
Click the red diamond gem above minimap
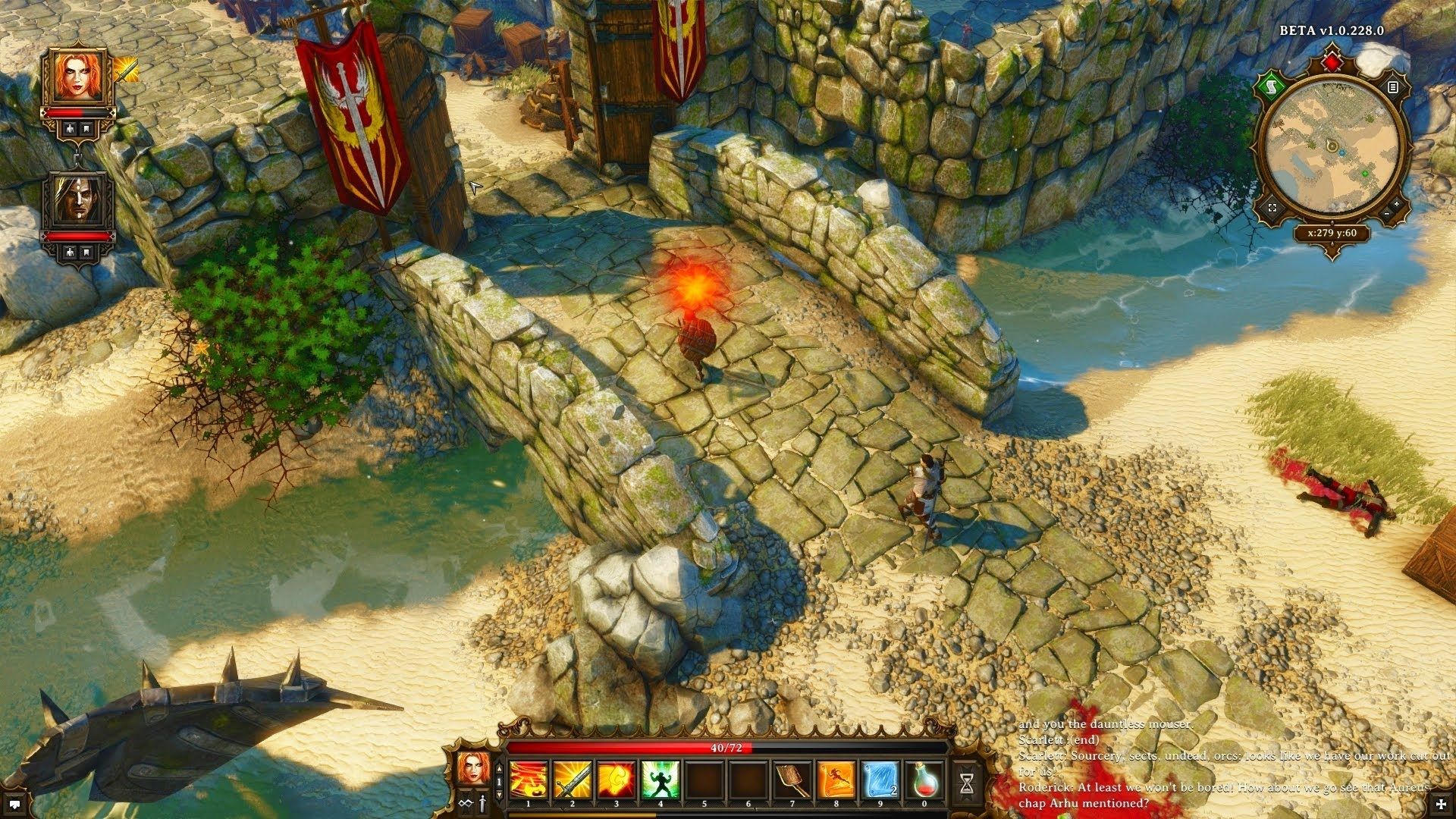pyautogui.click(x=1332, y=61)
